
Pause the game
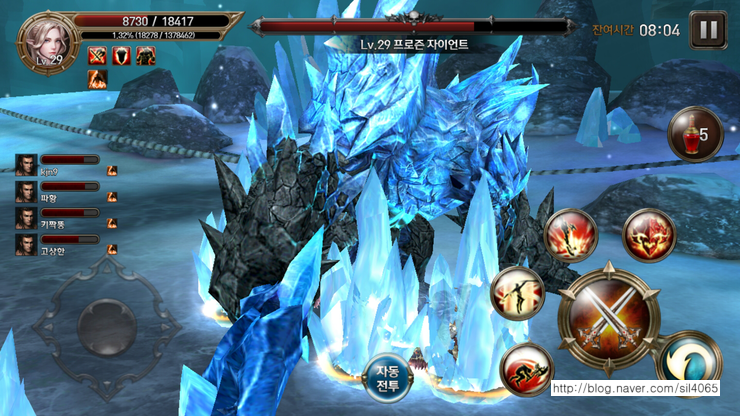[708, 29]
